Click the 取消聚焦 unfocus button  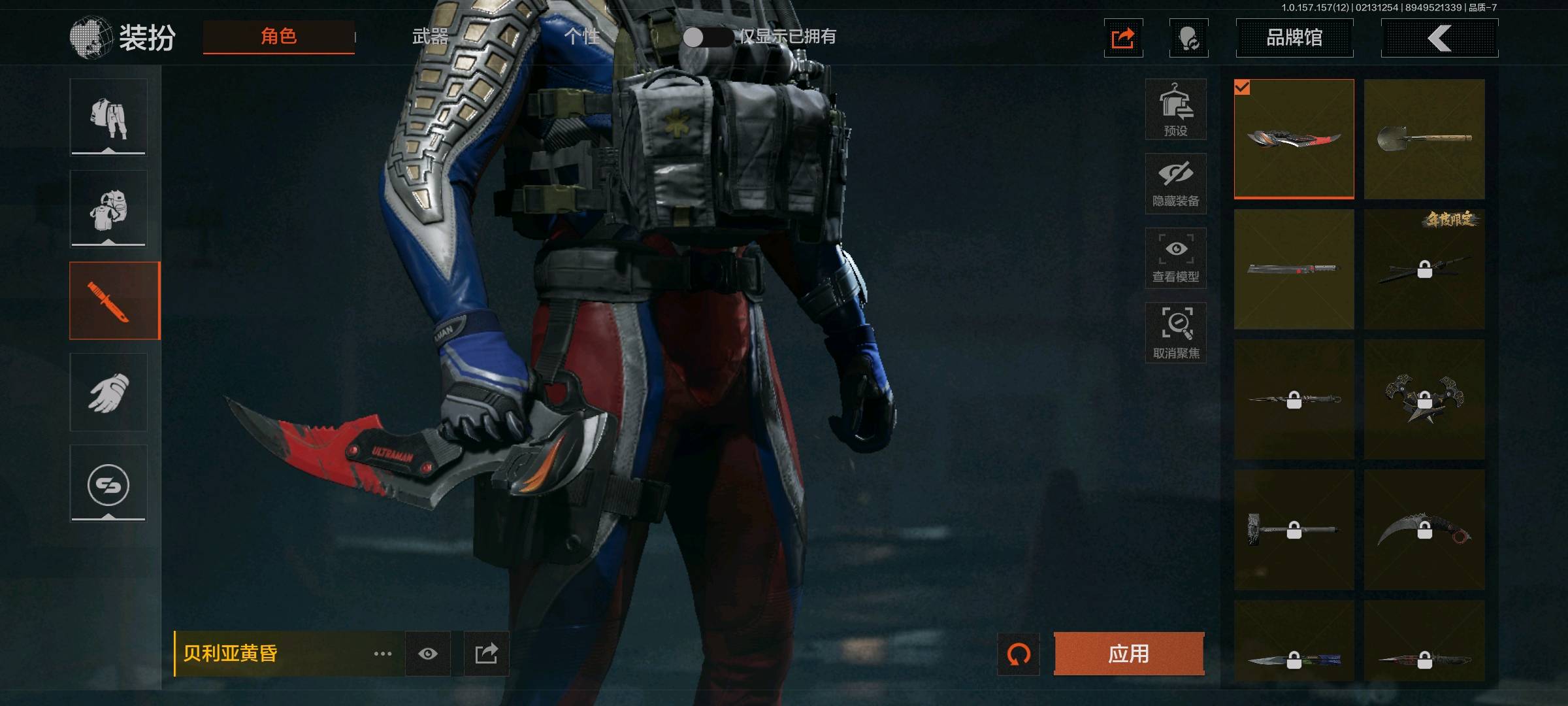click(1175, 333)
